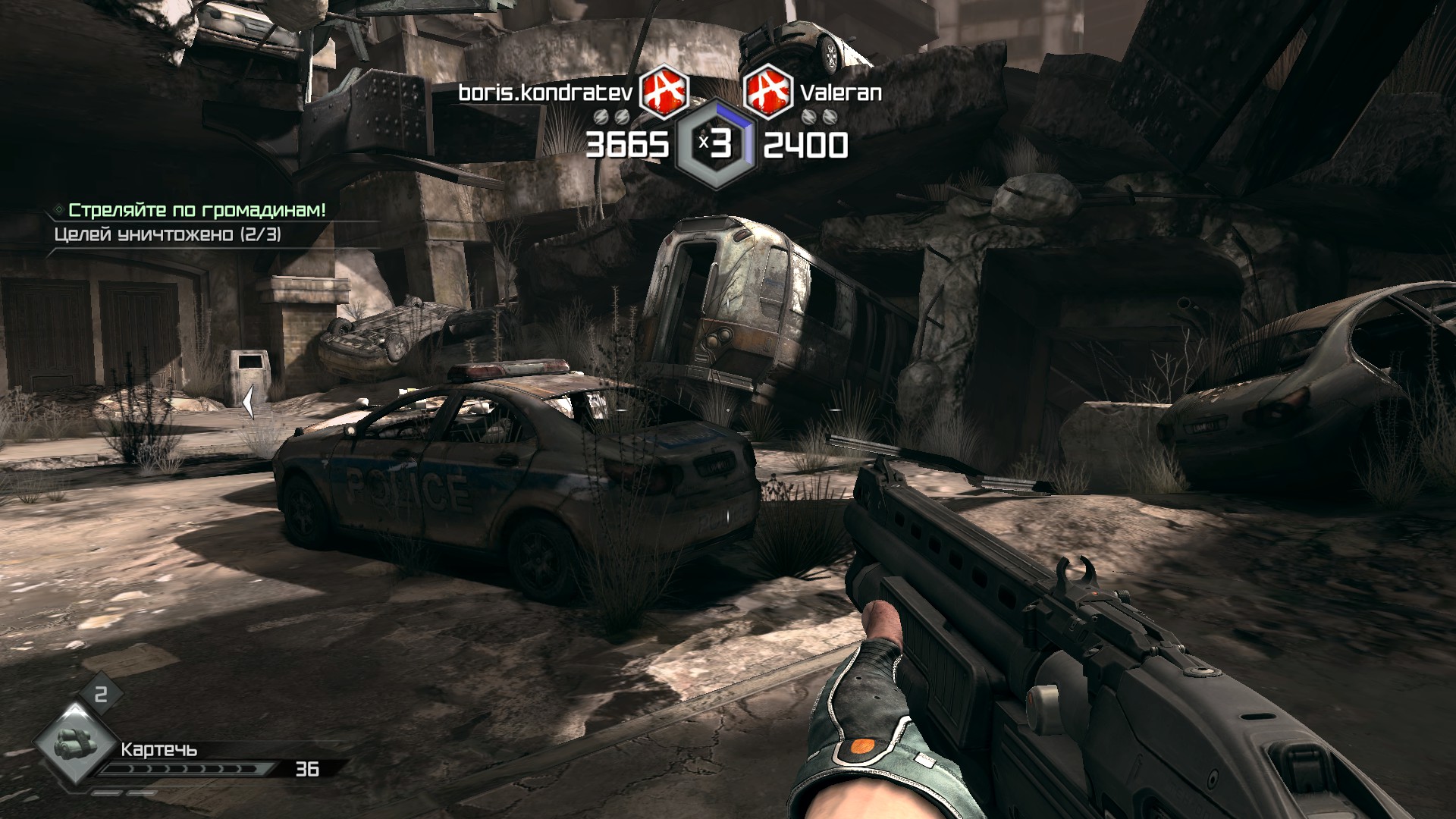Image resolution: width=1456 pixels, height=819 pixels.
Task: Click Valeran's red team emblem
Action: pos(767,93)
